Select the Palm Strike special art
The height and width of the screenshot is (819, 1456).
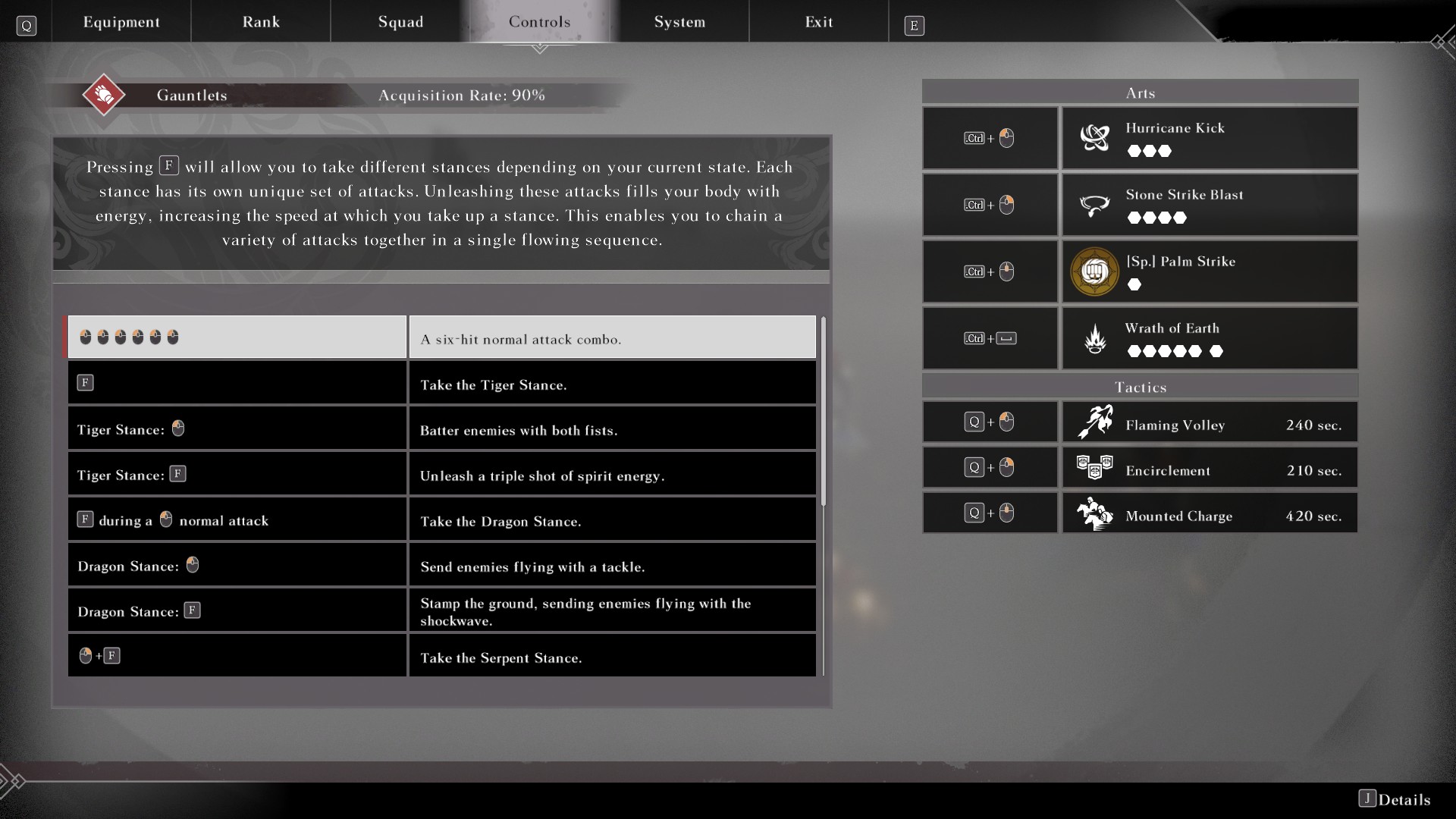(x=1209, y=271)
